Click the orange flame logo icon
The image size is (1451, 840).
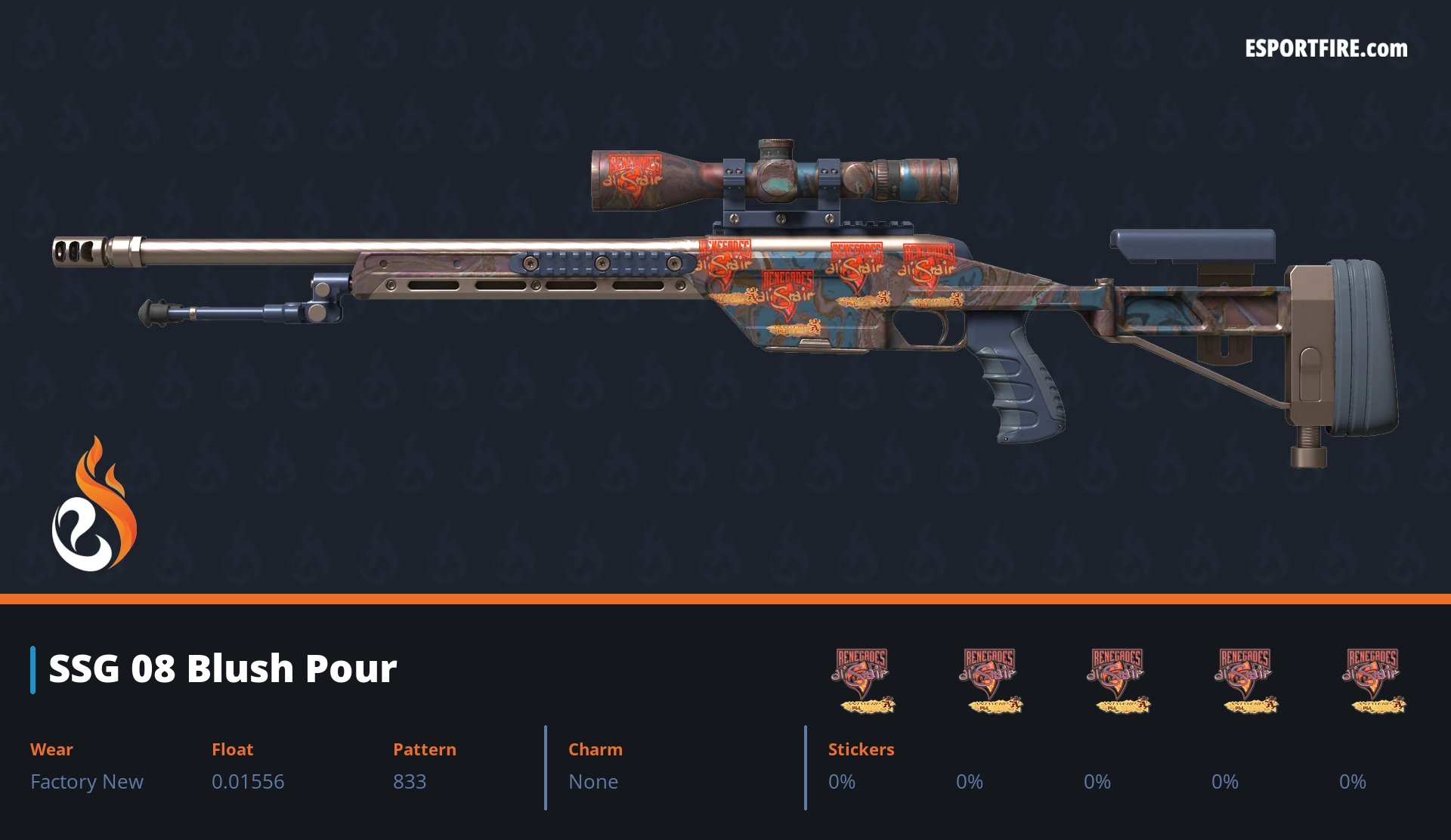click(94, 505)
